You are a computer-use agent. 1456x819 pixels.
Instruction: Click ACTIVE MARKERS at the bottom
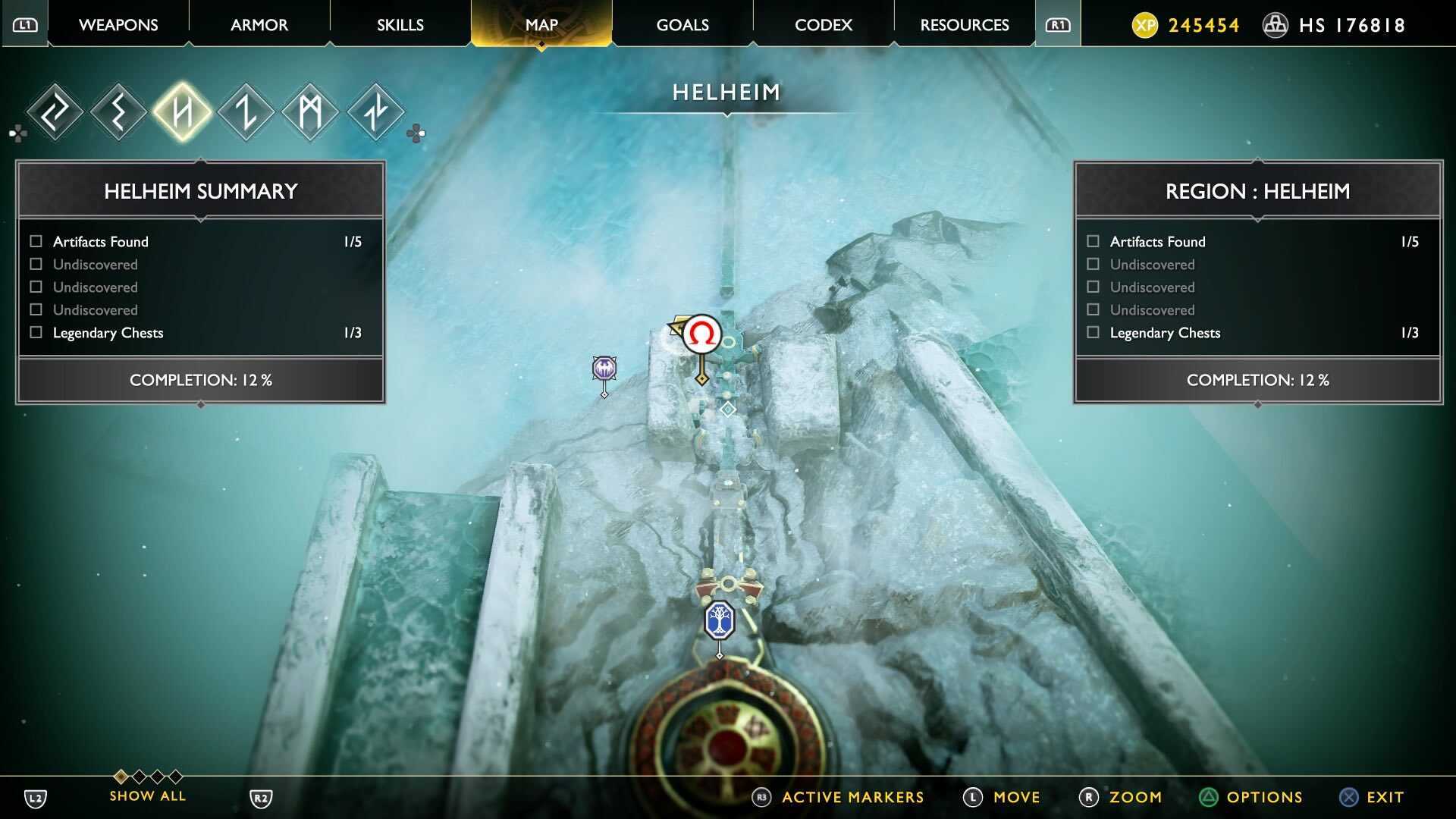(x=851, y=797)
